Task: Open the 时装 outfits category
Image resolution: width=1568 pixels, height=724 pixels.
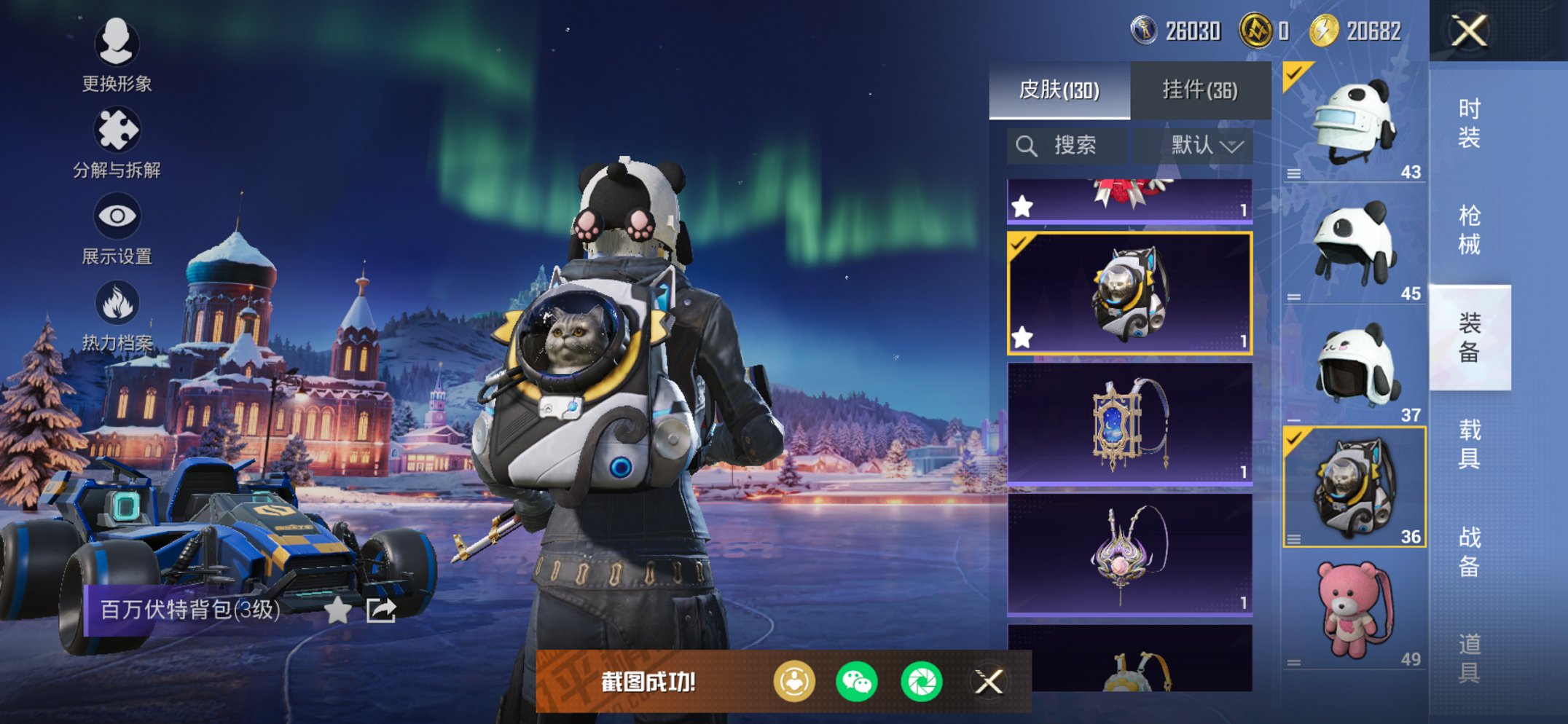Action: click(x=1469, y=123)
